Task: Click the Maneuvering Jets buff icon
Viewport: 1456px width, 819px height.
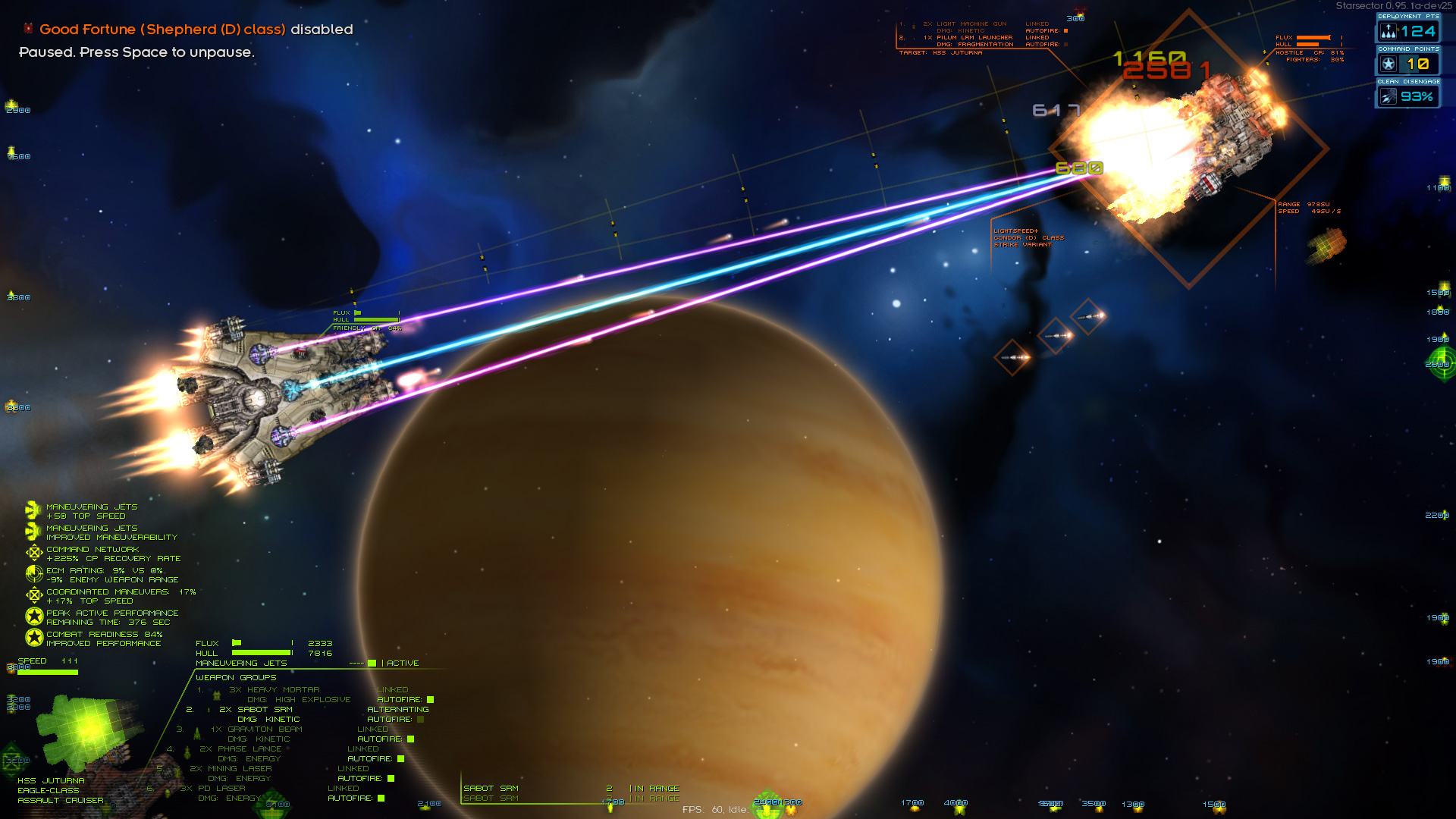Action: click(x=32, y=510)
